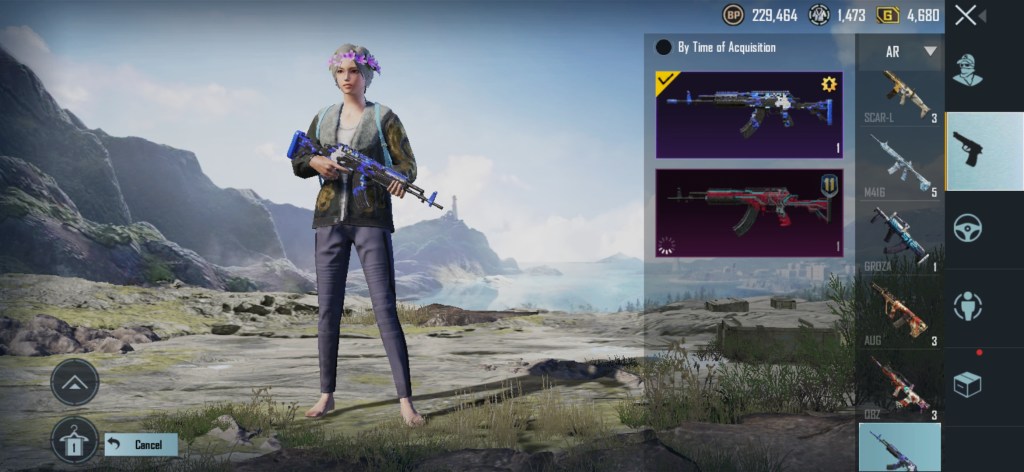Open the gear icon on the blue skin
Image resolution: width=1024 pixels, height=472 pixels.
(828, 85)
